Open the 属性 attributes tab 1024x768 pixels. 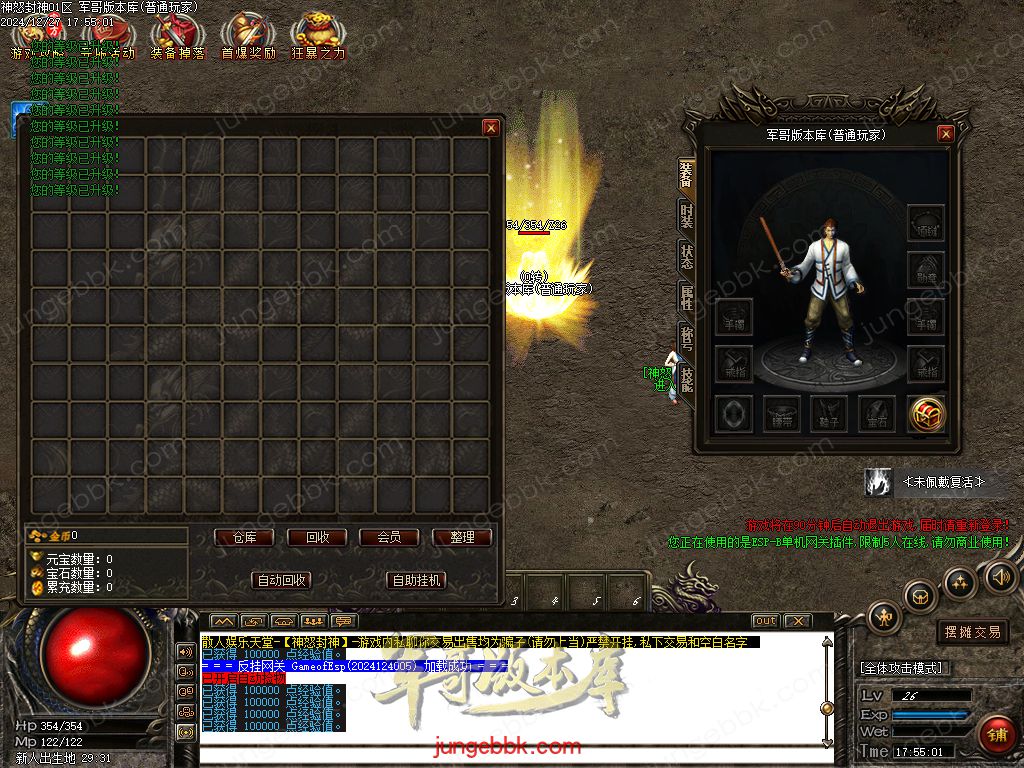click(x=687, y=297)
